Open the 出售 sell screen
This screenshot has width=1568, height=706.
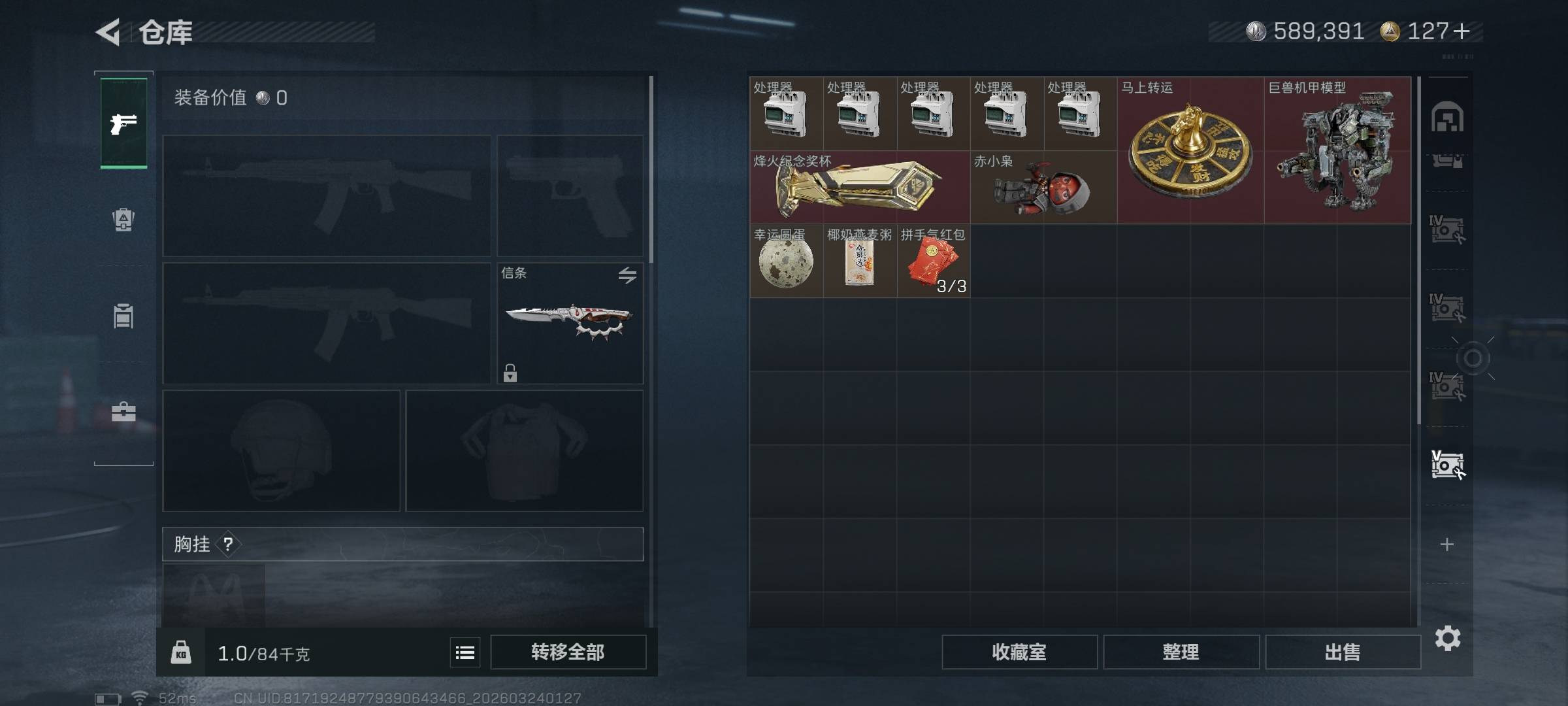click(x=1343, y=652)
